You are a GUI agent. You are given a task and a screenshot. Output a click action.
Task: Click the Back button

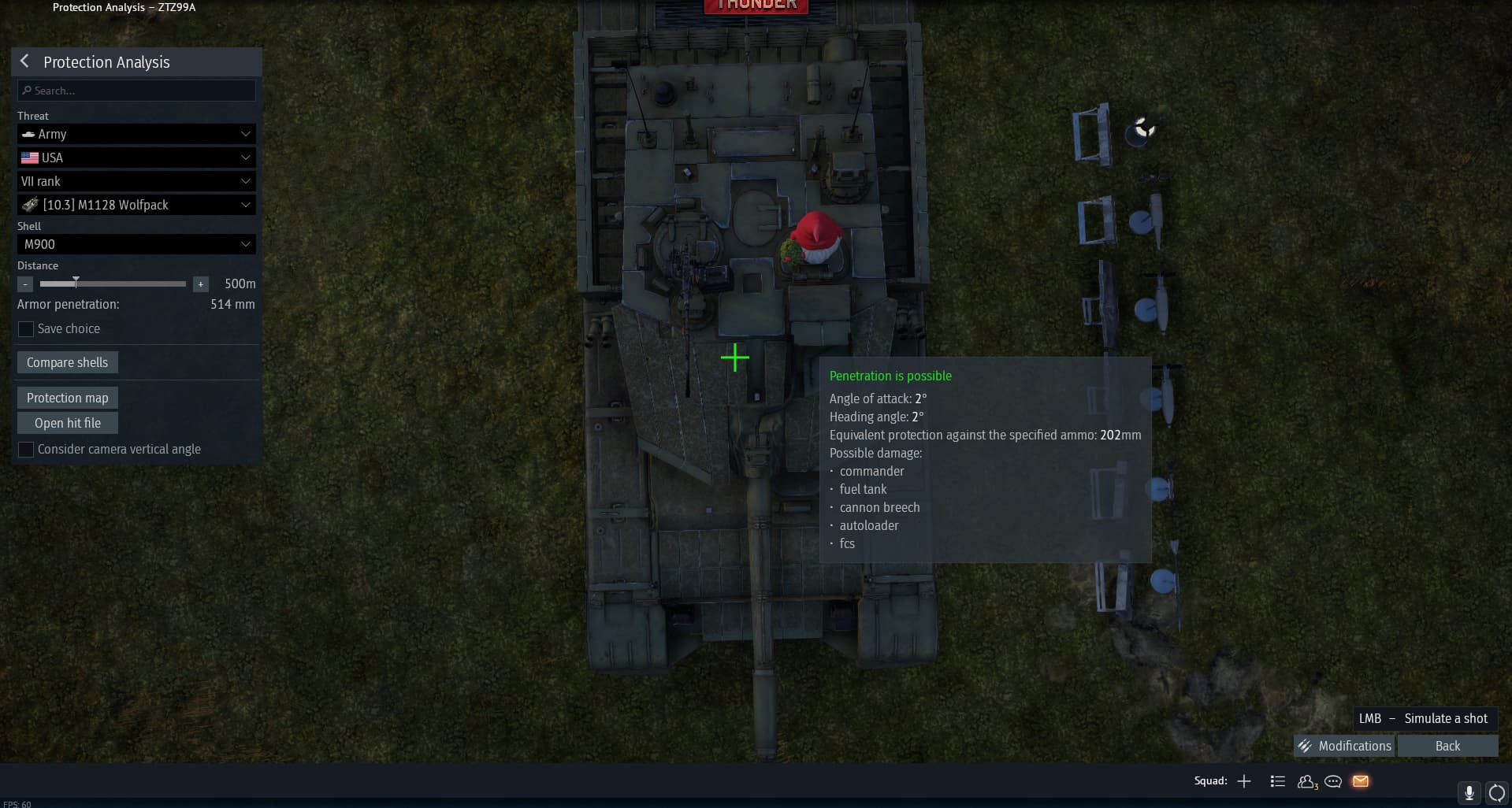tap(1447, 746)
